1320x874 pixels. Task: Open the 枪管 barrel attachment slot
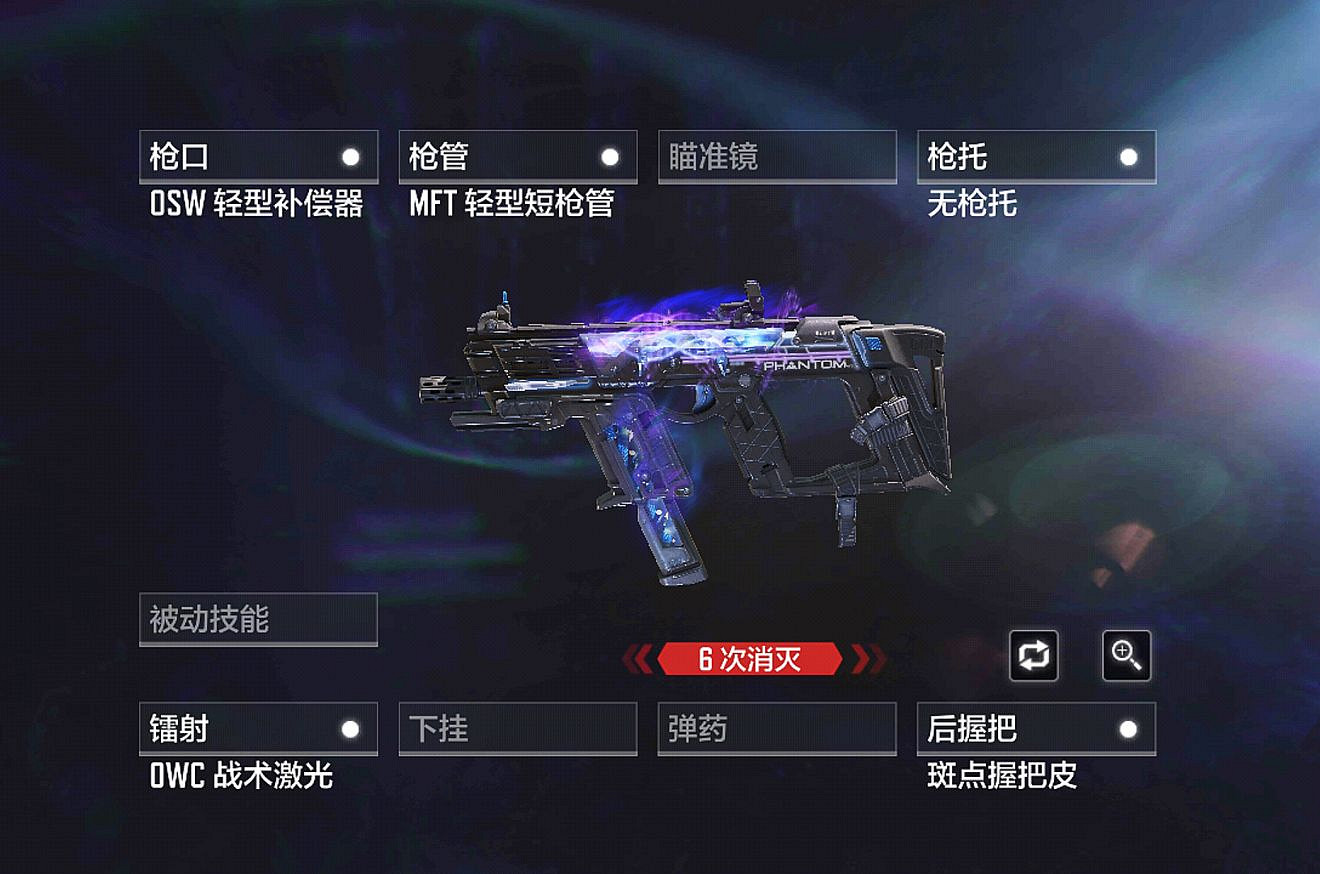coord(518,156)
